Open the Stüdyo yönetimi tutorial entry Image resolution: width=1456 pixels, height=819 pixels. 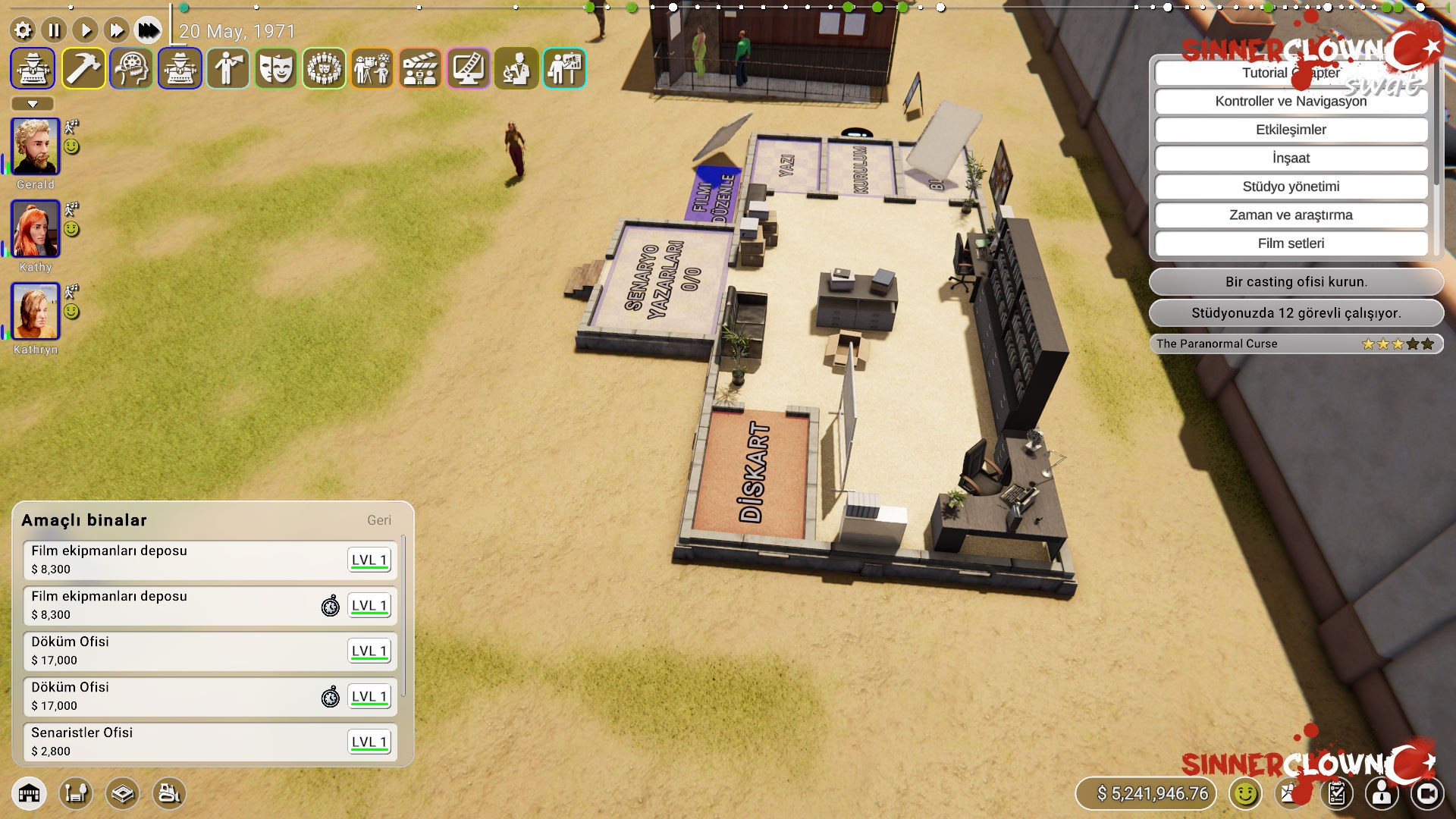pos(1291,187)
